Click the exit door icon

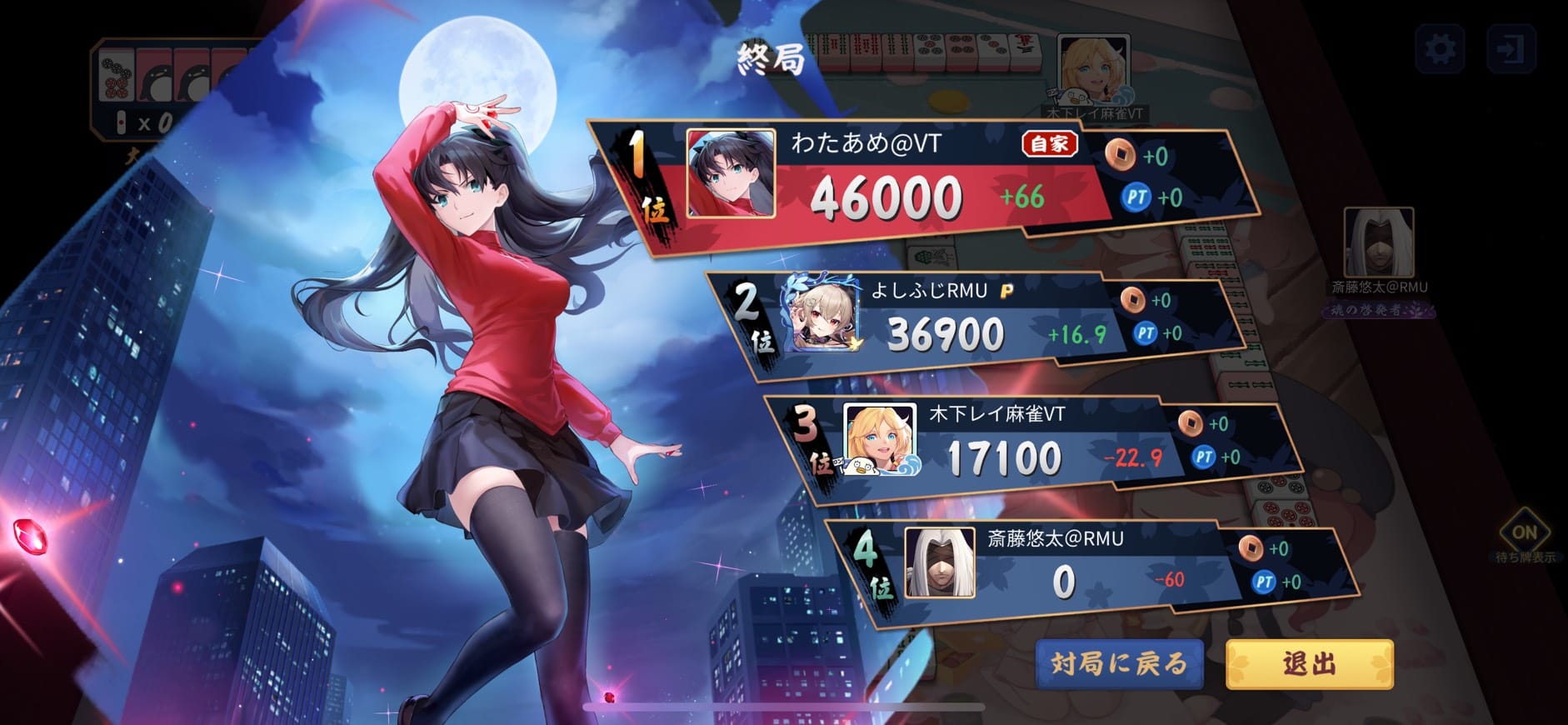point(1511,49)
